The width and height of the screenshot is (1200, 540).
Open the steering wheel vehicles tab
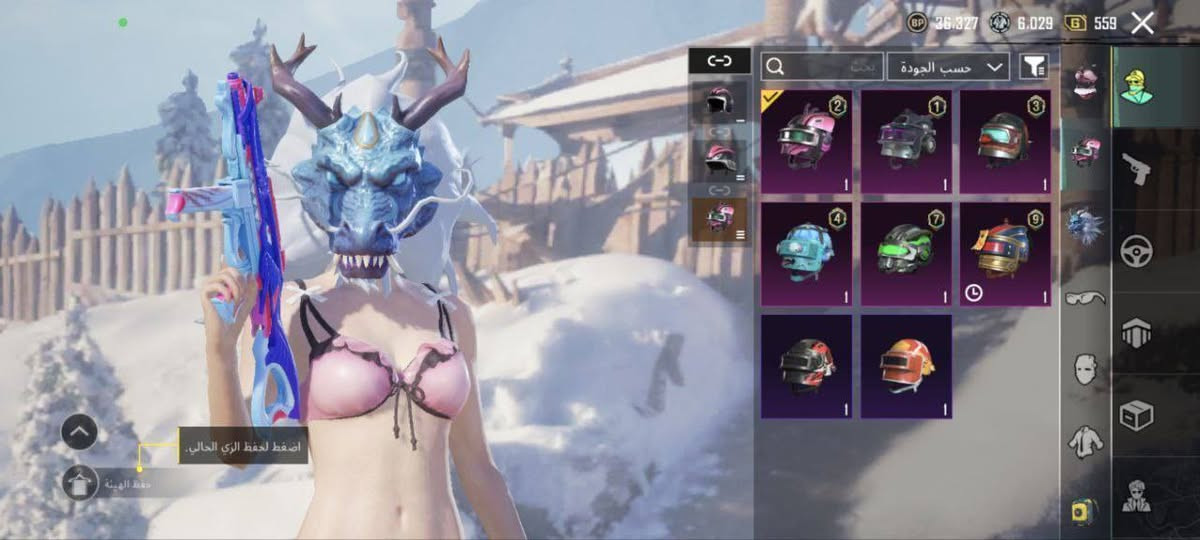pyautogui.click(x=1136, y=250)
